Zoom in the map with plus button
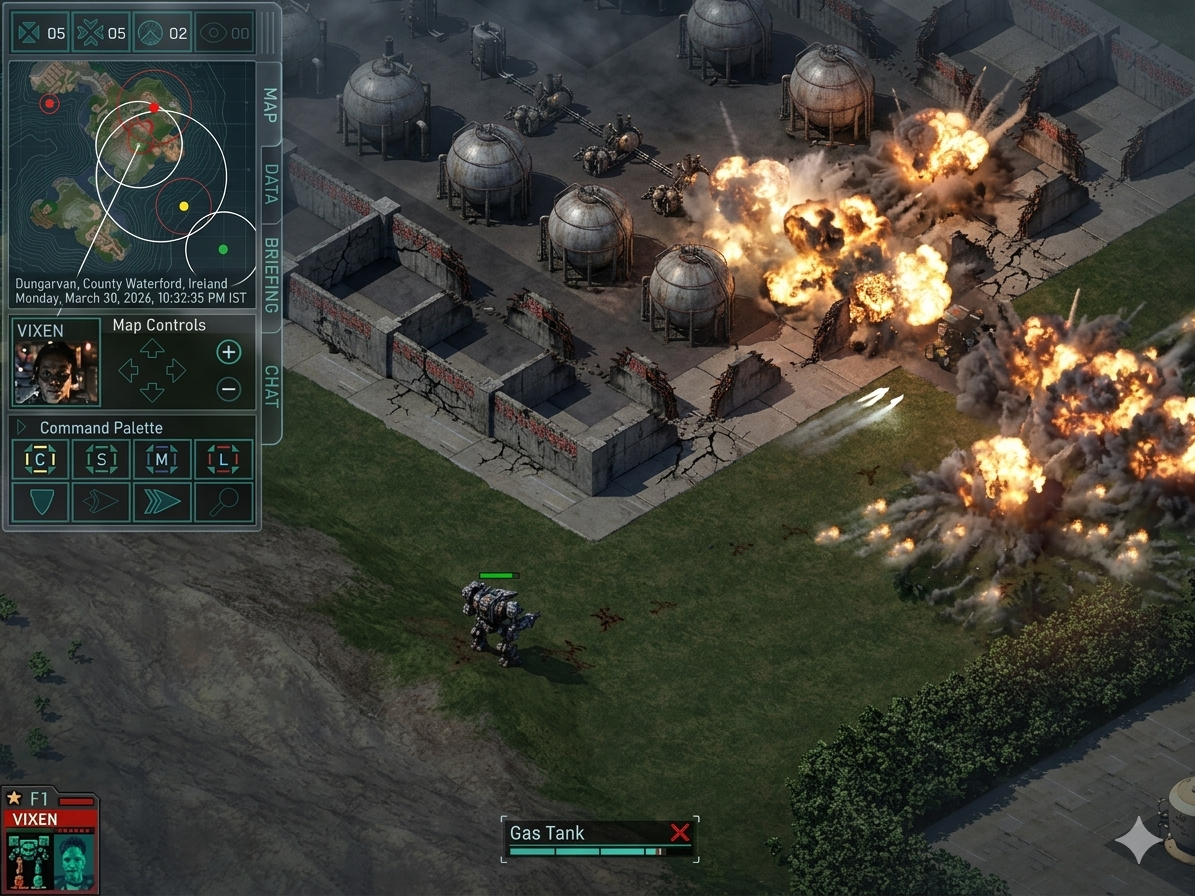This screenshot has width=1195, height=896. [x=229, y=352]
